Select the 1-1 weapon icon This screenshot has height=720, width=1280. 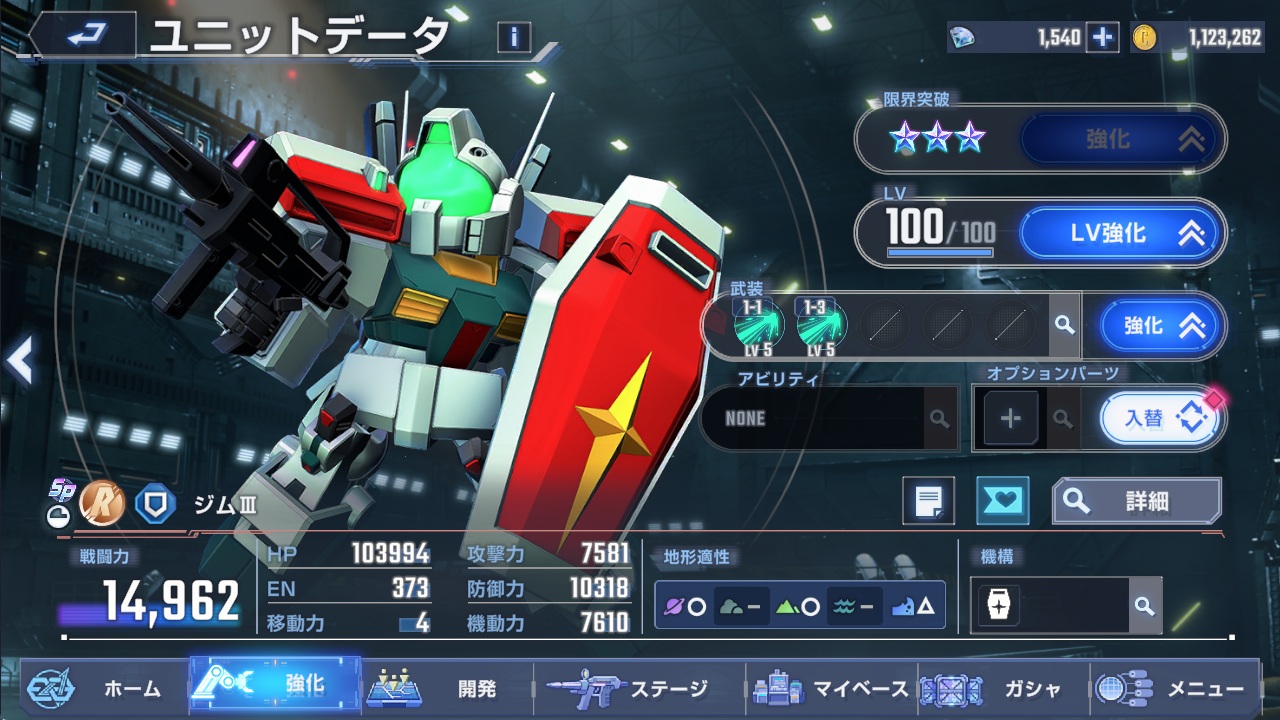(758, 325)
